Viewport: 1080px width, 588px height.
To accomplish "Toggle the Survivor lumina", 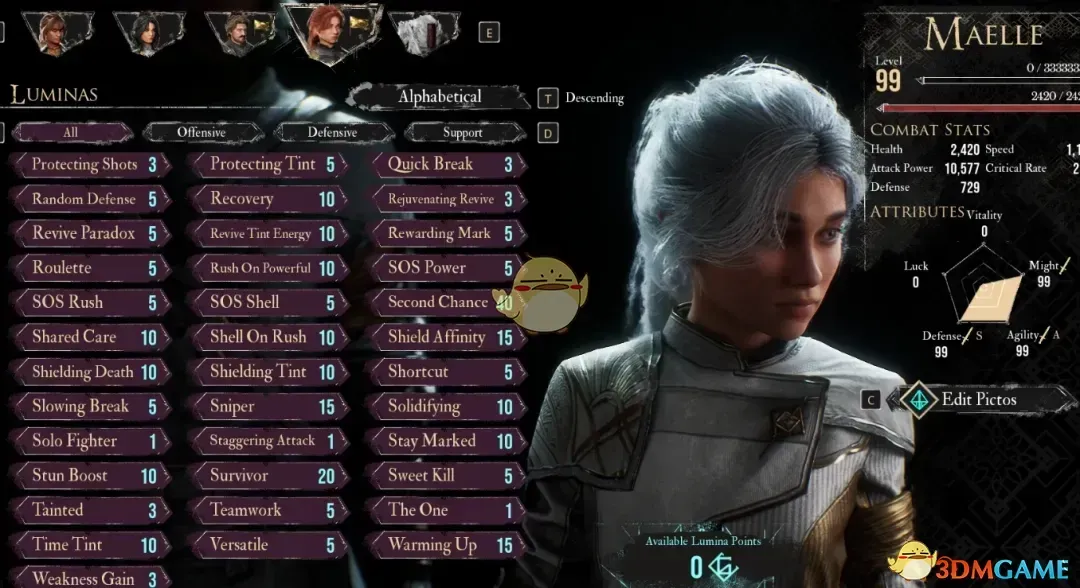I will coord(268,476).
